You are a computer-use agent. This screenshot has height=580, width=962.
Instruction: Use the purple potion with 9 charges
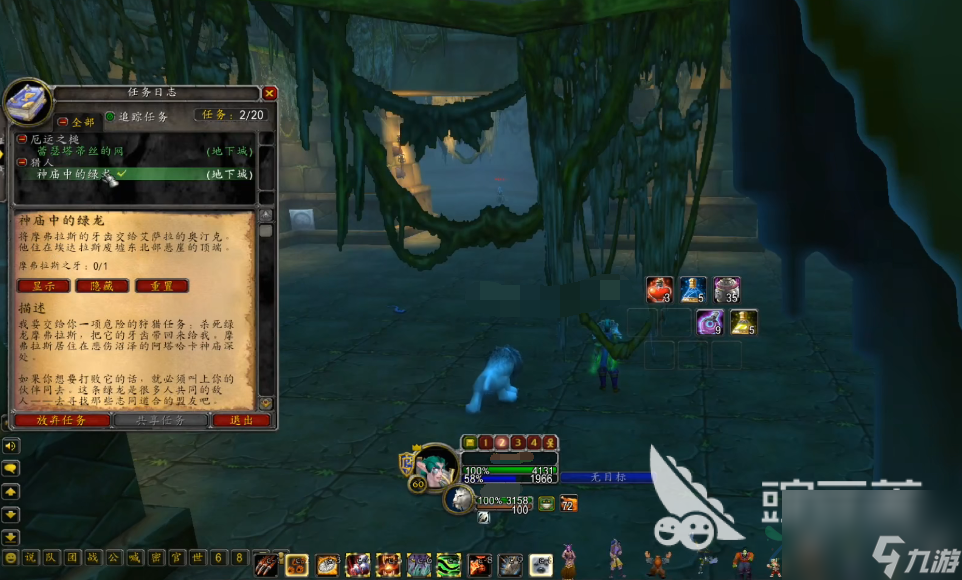(x=709, y=322)
